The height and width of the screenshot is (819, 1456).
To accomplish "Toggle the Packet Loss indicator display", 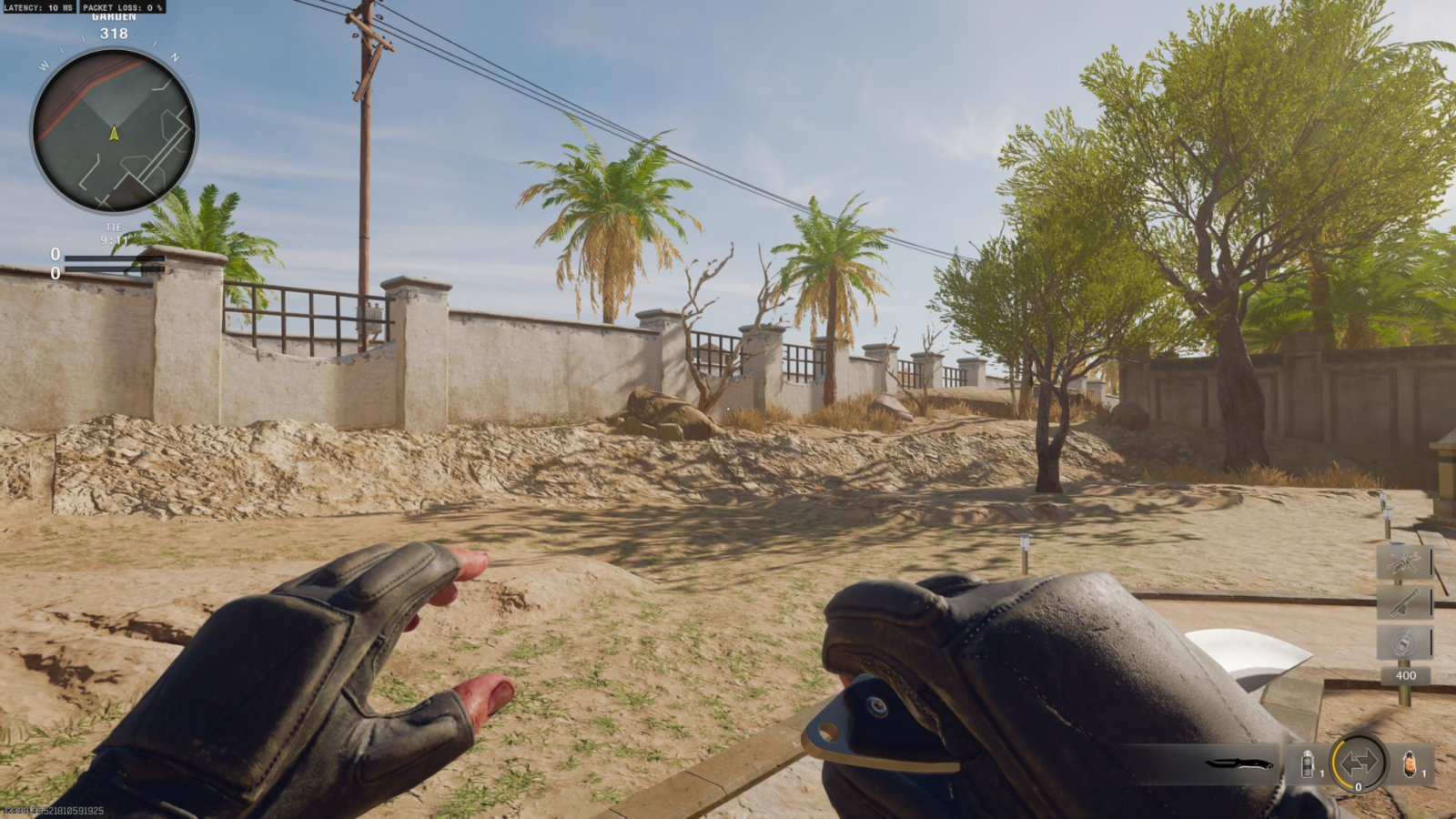I will point(125,7).
